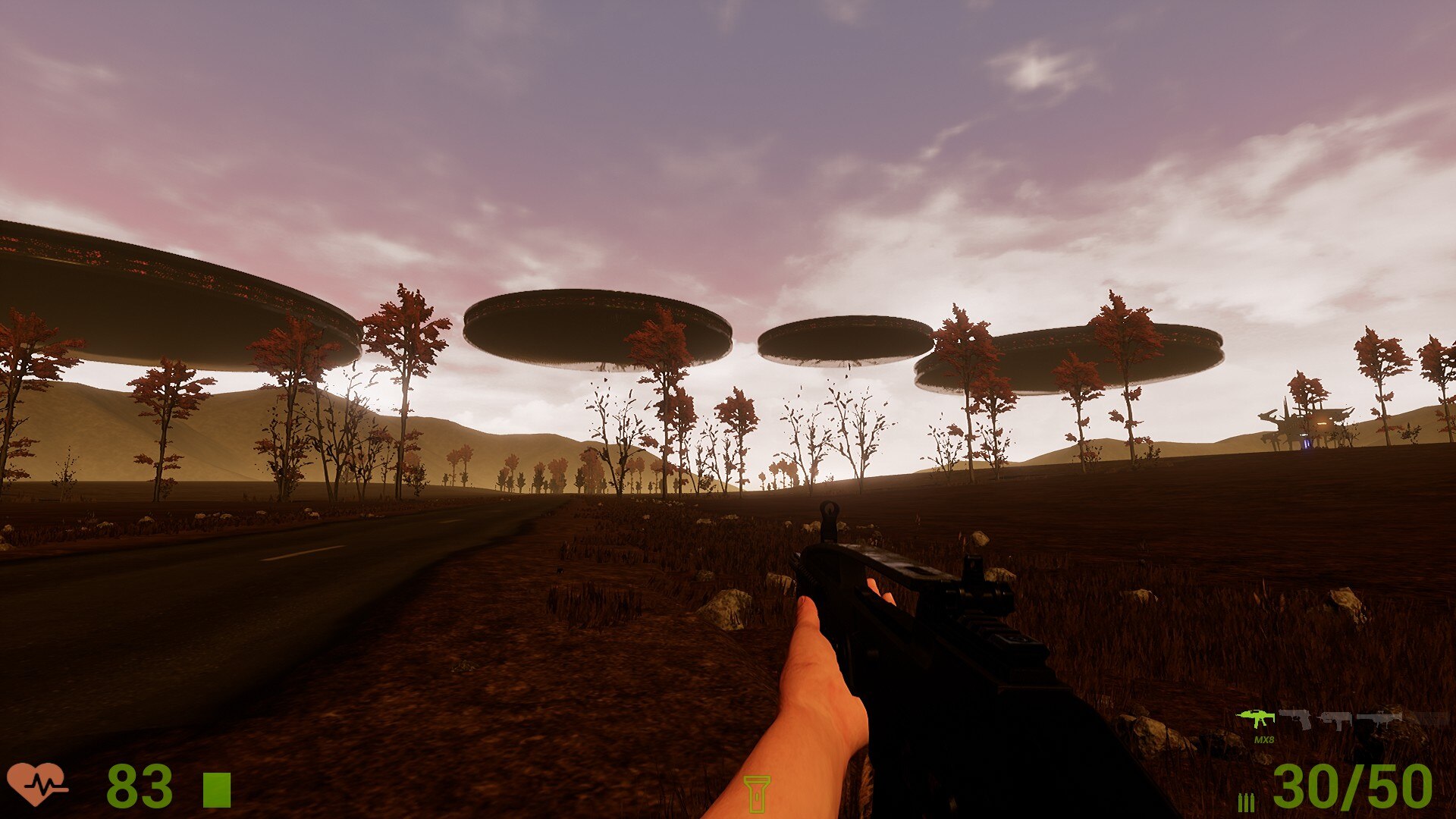
Task: Select the green MX8 weapon icon
Action: (x=1256, y=718)
